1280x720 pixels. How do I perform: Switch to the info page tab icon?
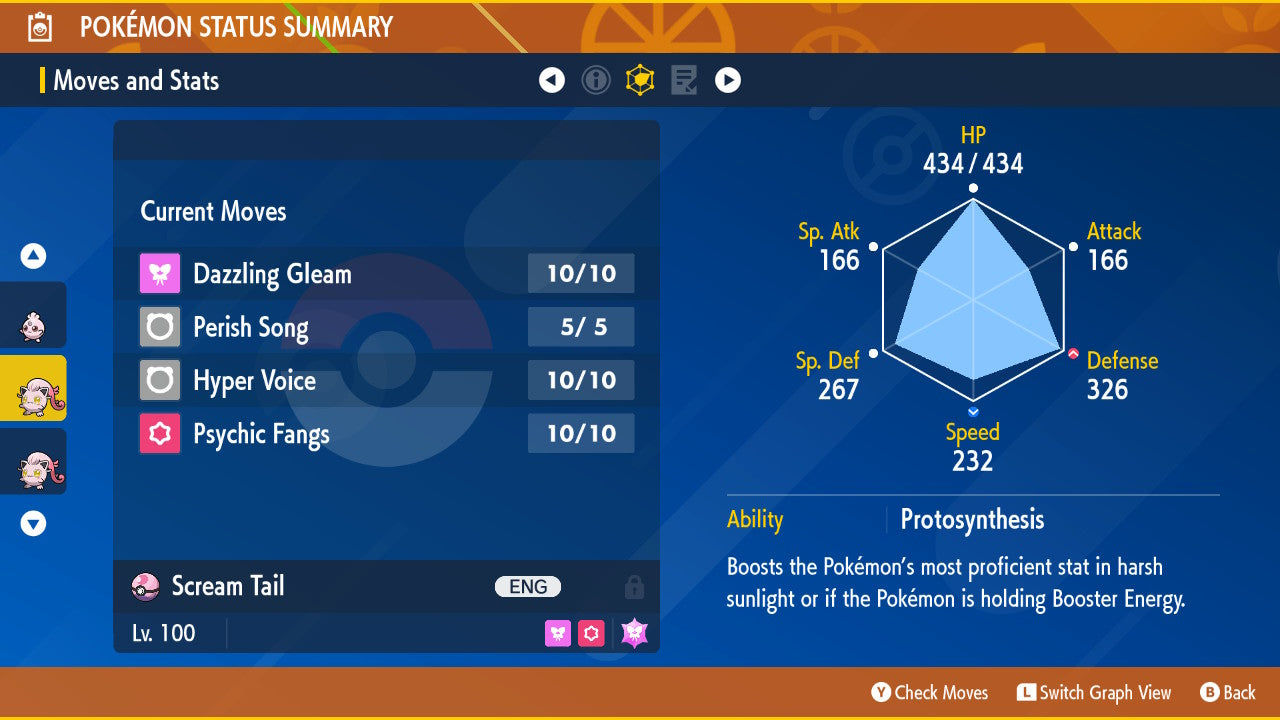click(x=596, y=80)
